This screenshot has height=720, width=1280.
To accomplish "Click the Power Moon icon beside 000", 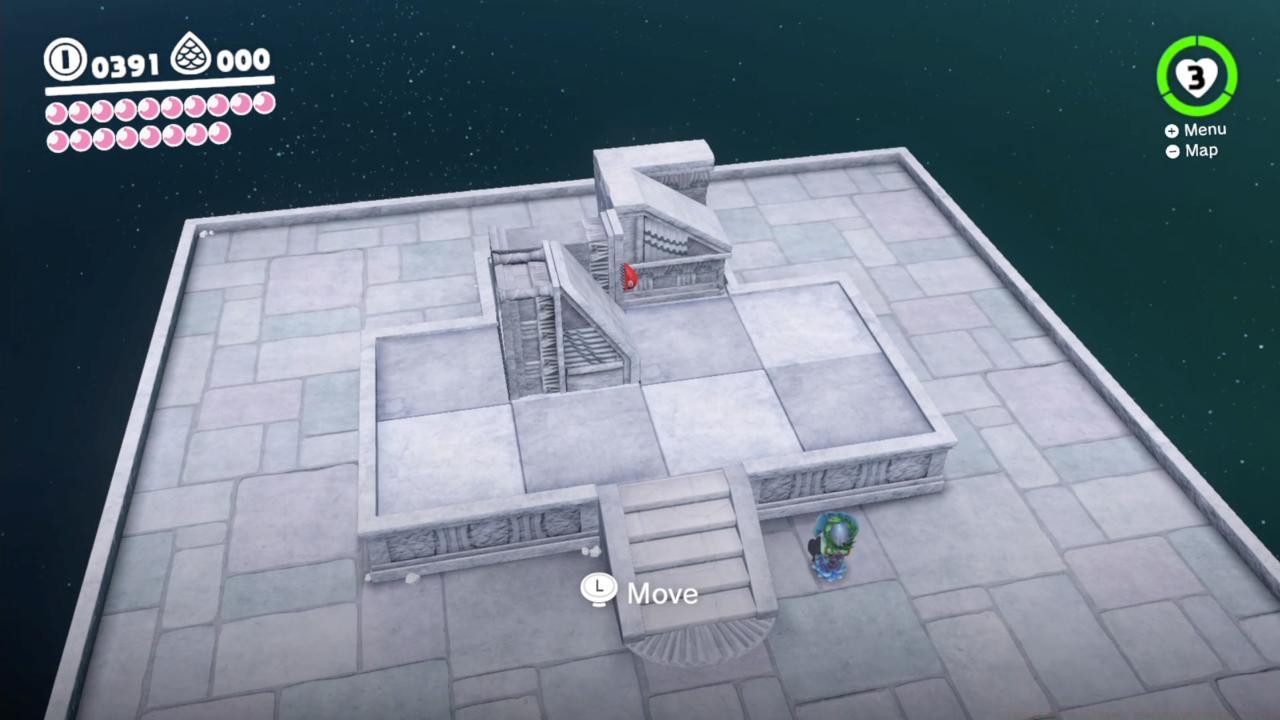I will click(192, 55).
